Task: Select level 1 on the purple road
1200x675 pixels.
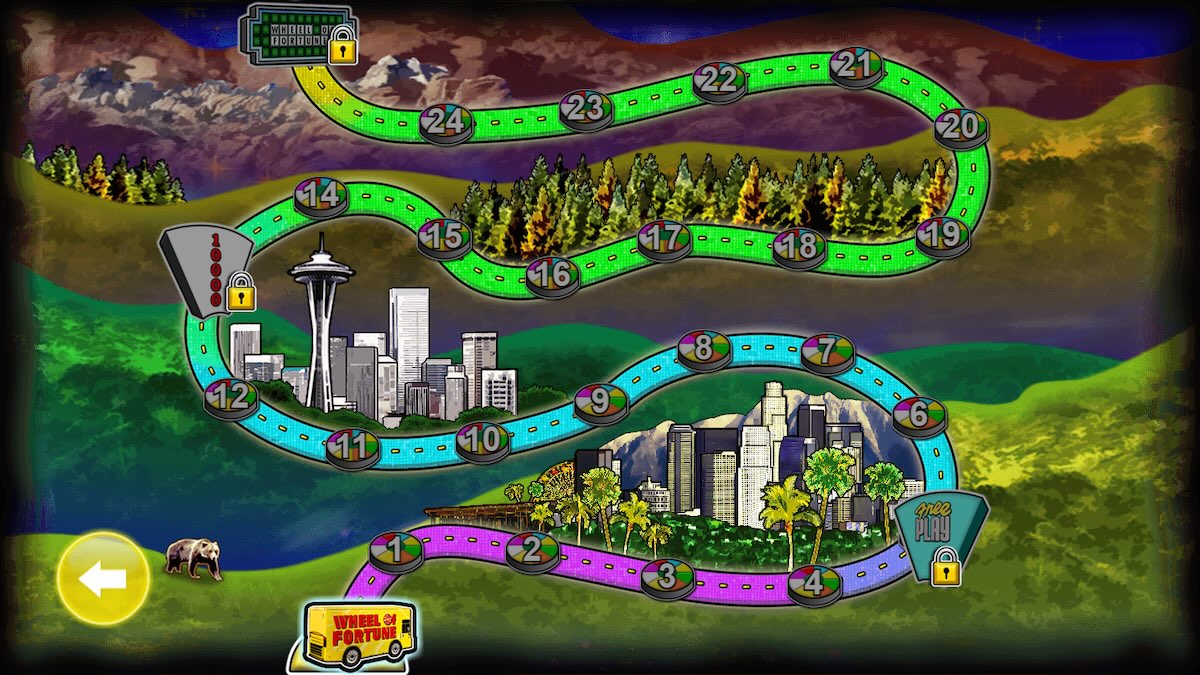Action: pyautogui.click(x=396, y=549)
